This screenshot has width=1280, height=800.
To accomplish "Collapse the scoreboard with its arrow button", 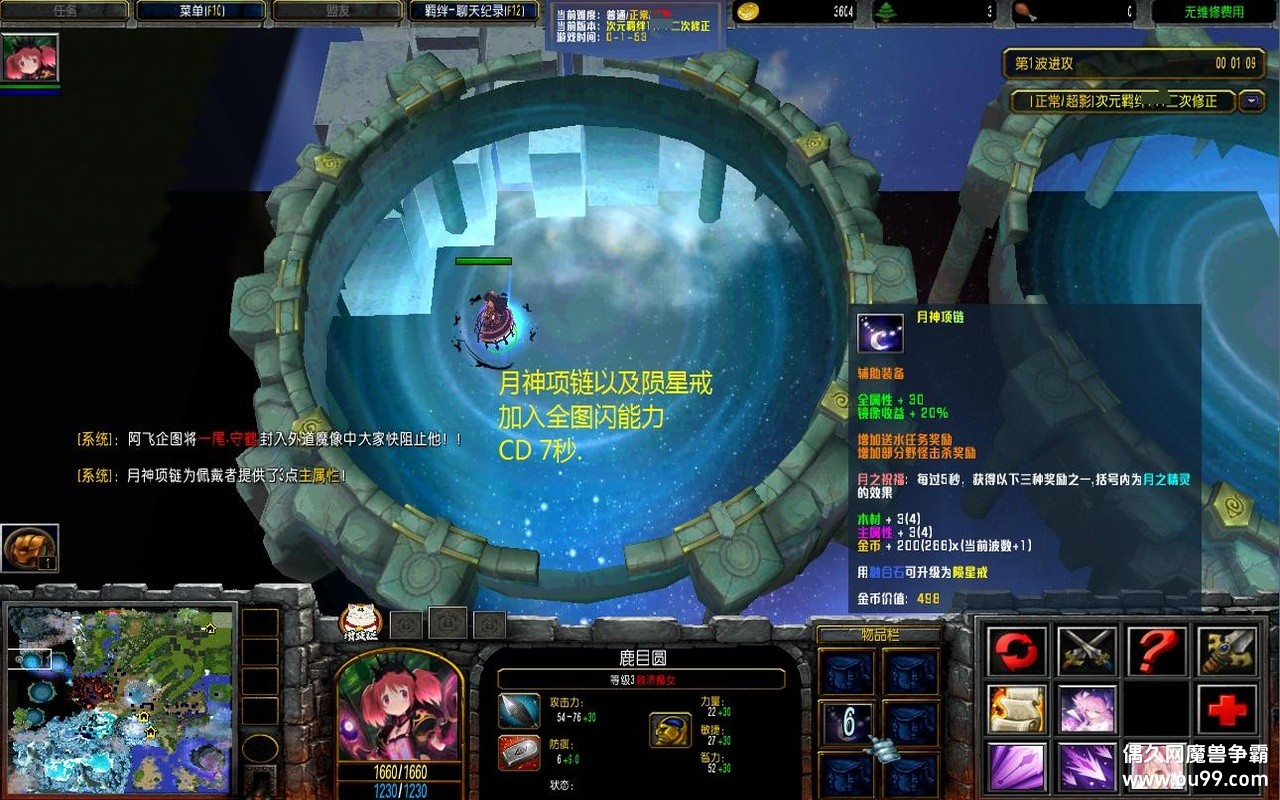I will click(1251, 101).
